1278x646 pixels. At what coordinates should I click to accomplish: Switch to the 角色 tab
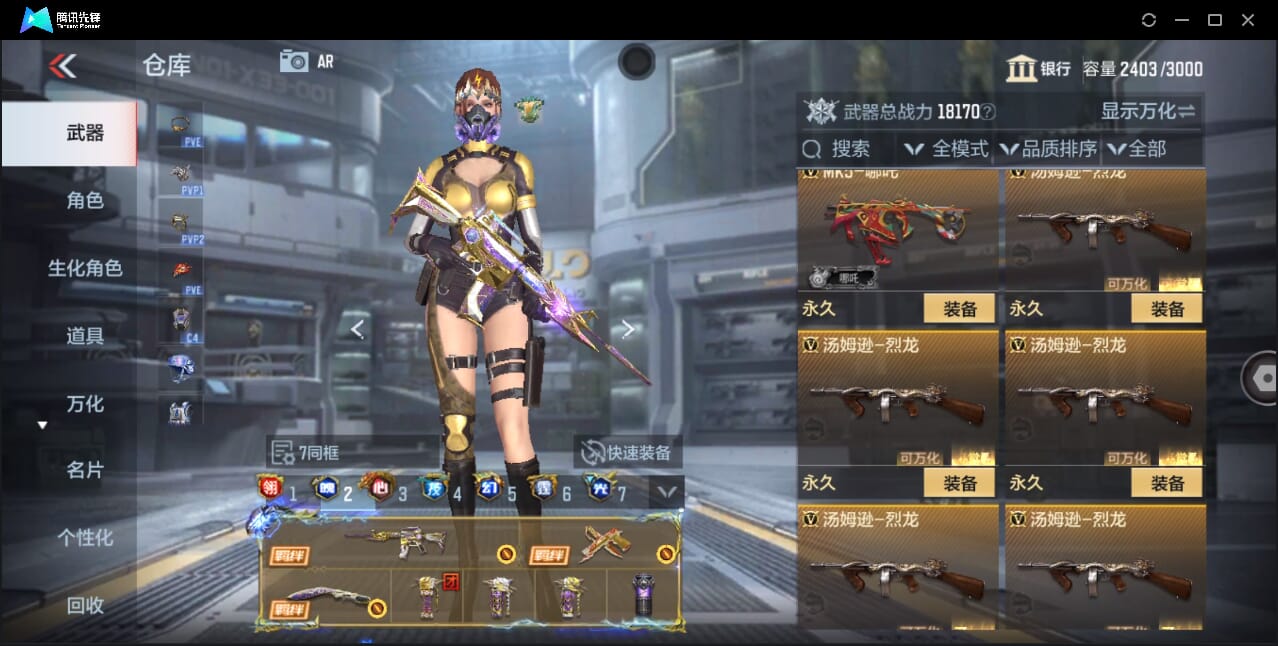[x=85, y=201]
